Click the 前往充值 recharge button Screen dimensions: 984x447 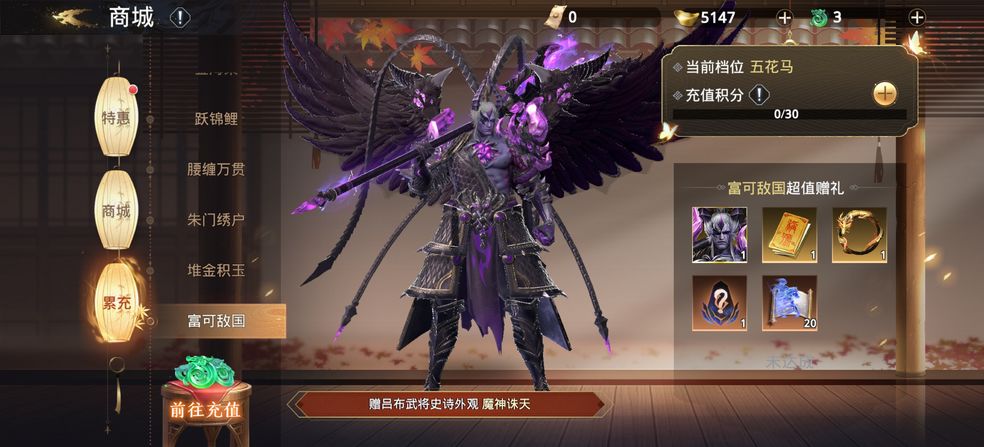[x=205, y=409]
